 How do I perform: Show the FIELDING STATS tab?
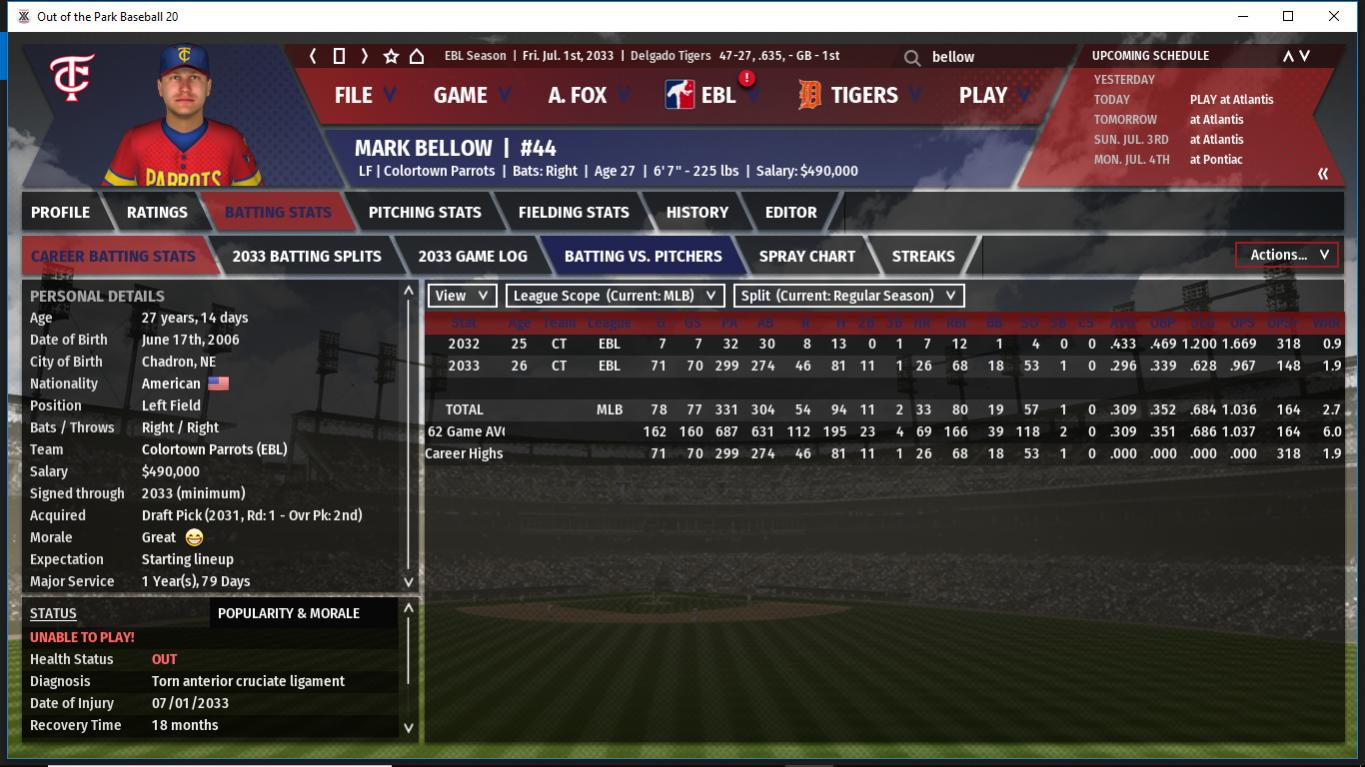point(573,212)
